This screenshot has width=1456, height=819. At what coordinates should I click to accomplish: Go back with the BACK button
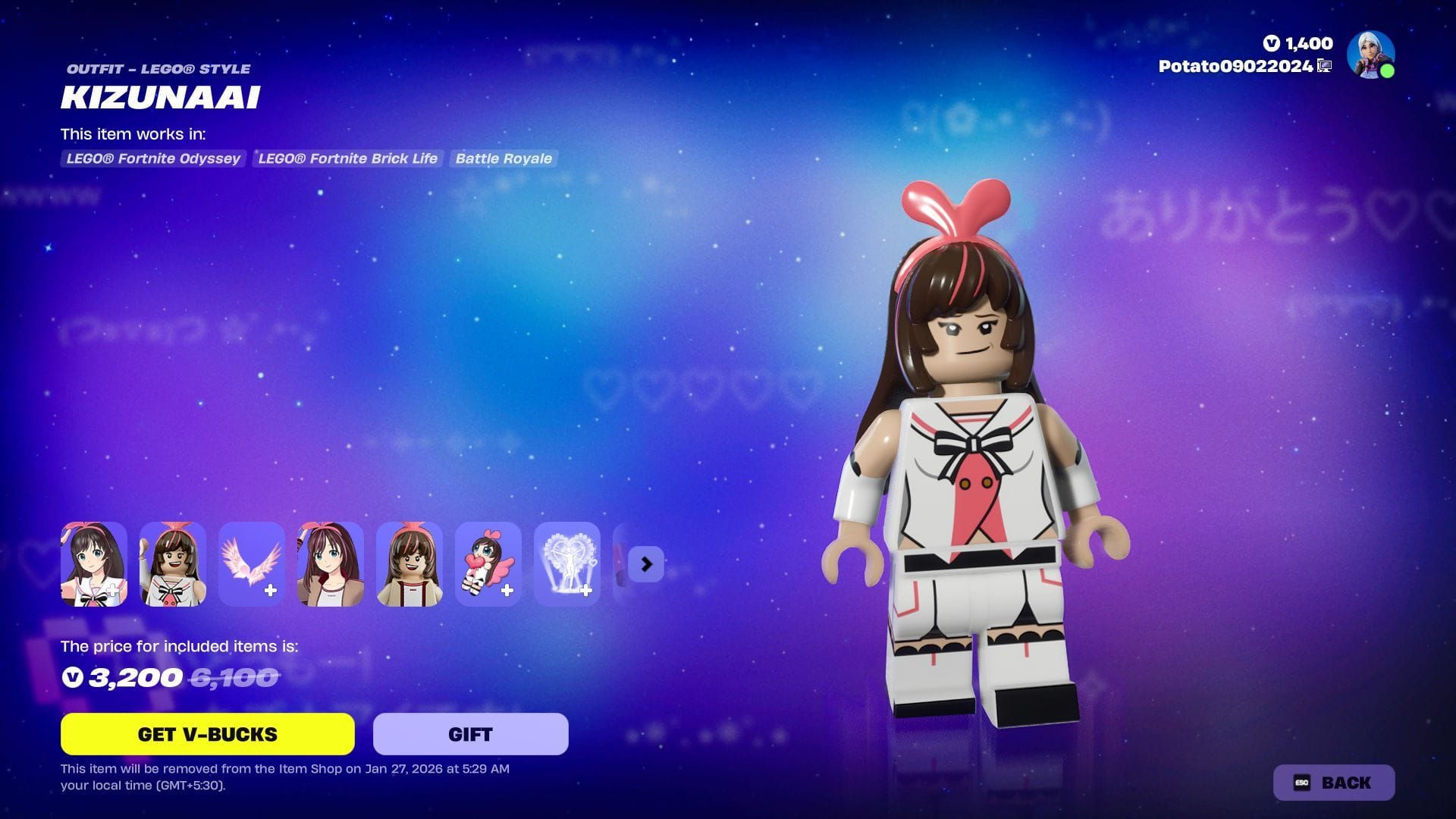[1333, 783]
